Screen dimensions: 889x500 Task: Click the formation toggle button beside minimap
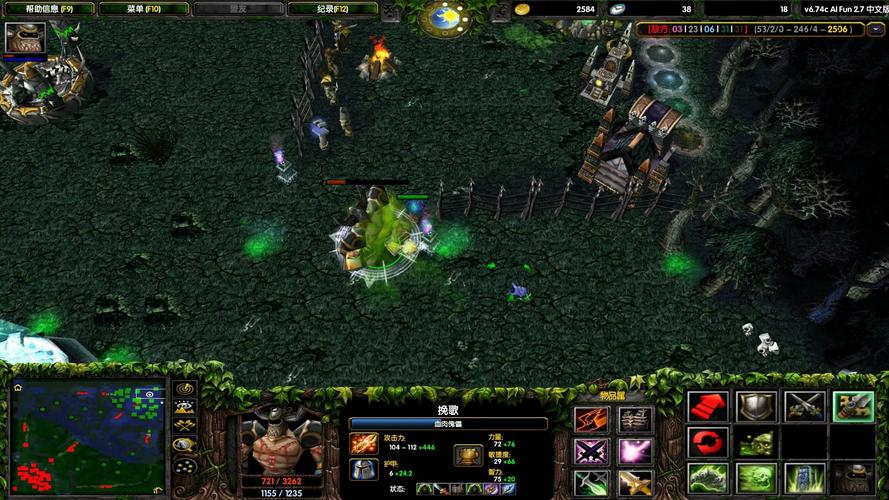(184, 466)
